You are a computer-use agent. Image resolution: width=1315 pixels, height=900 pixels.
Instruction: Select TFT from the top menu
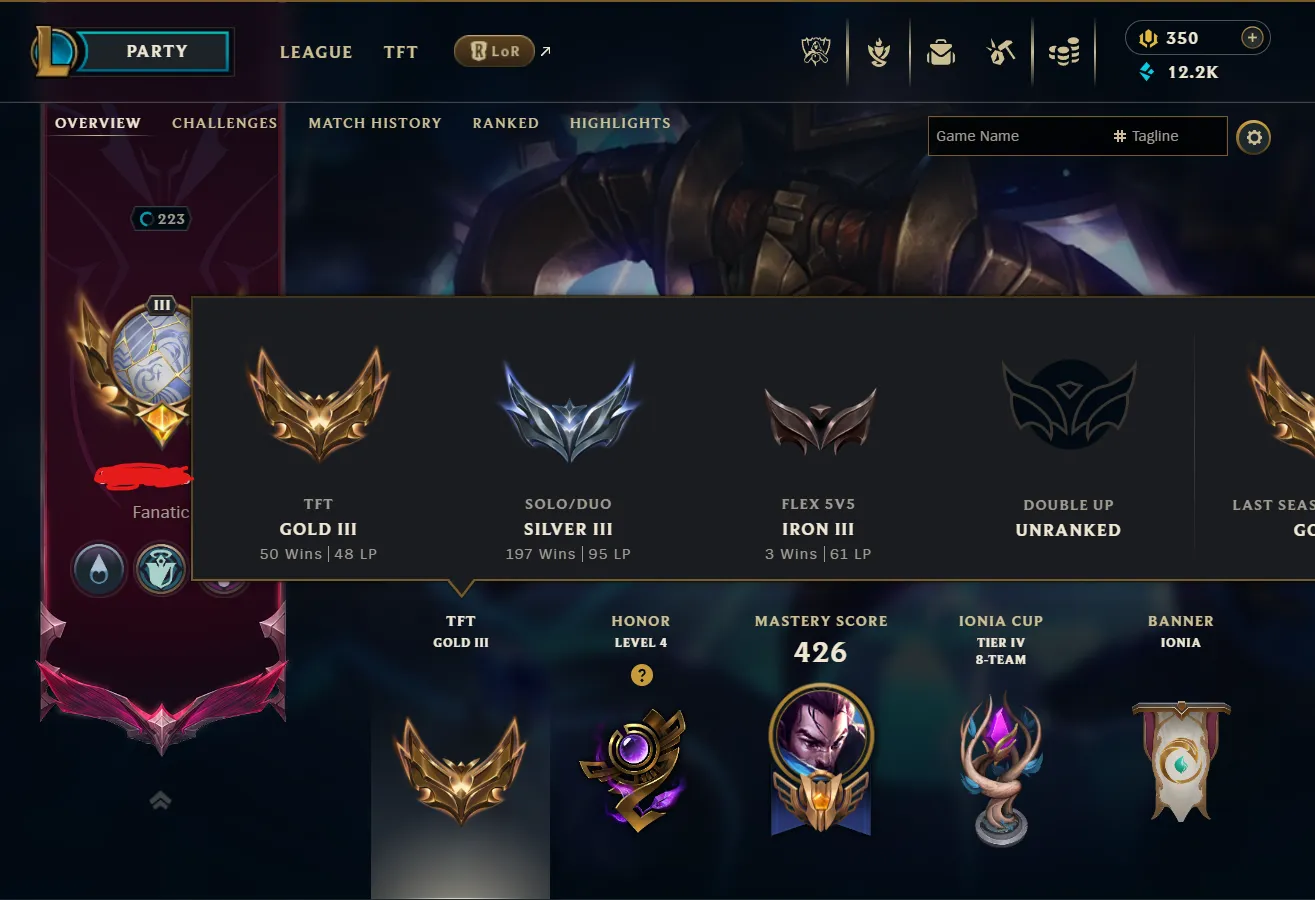point(400,52)
